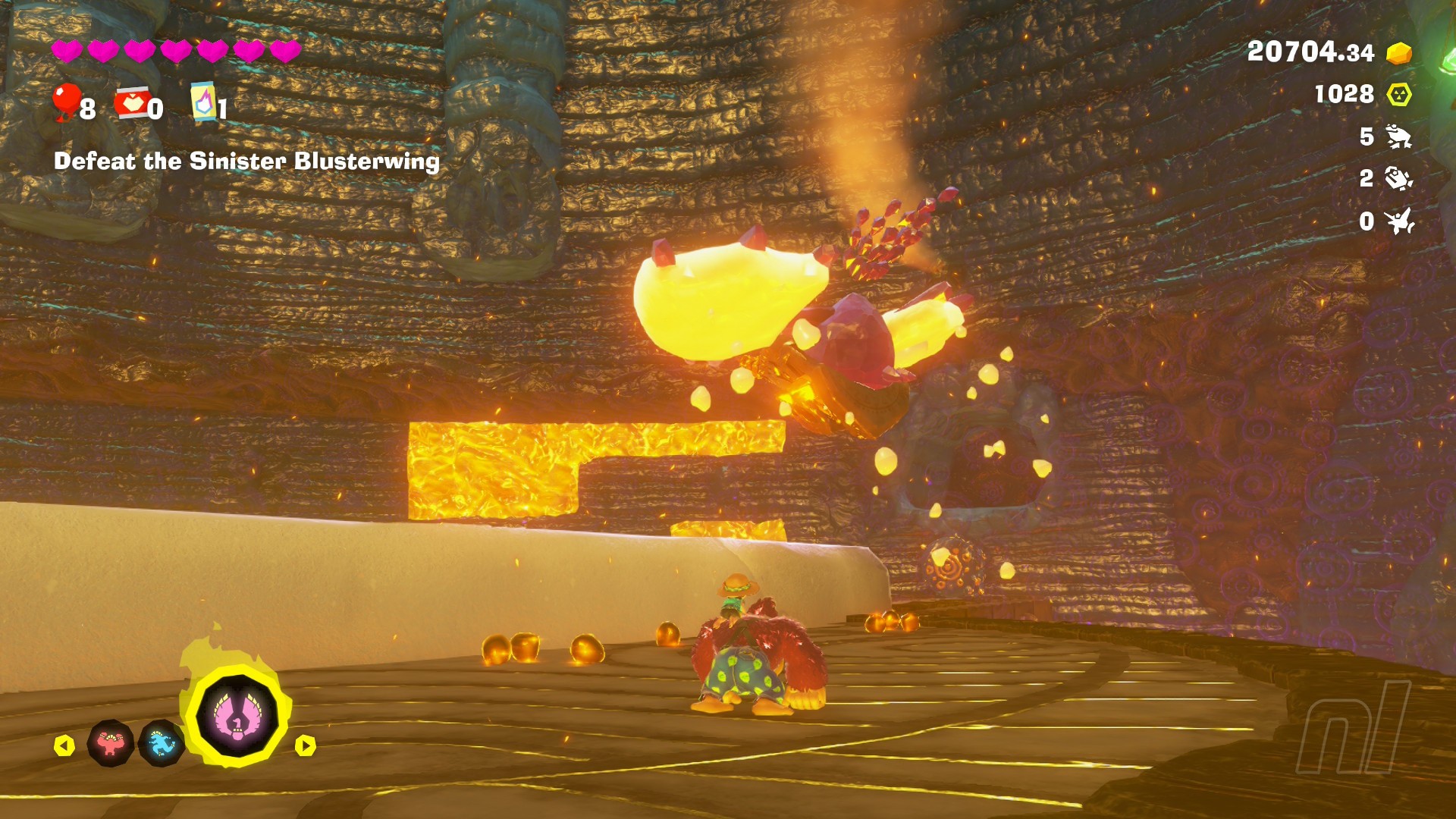Show the beetle fossil collectible icon
Image resolution: width=1456 pixels, height=819 pixels.
[x=1398, y=179]
